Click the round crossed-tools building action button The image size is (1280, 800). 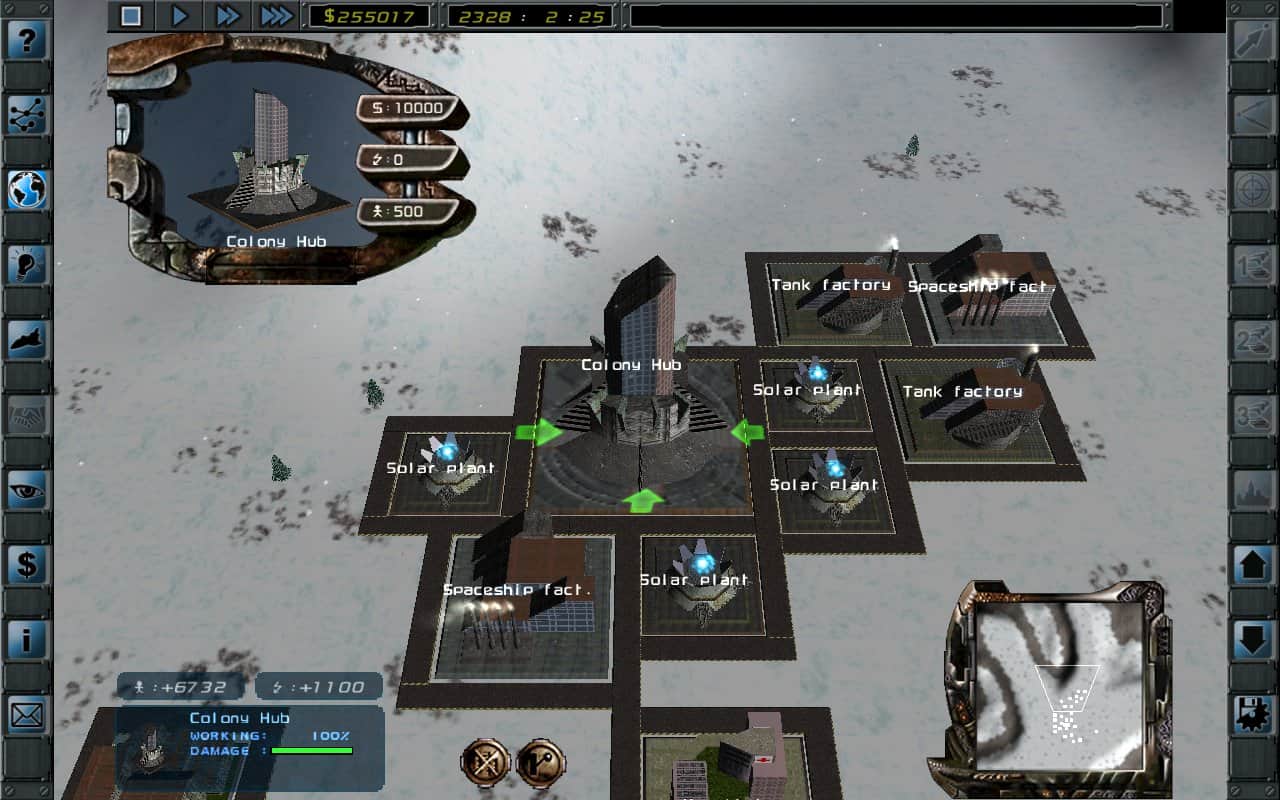485,763
